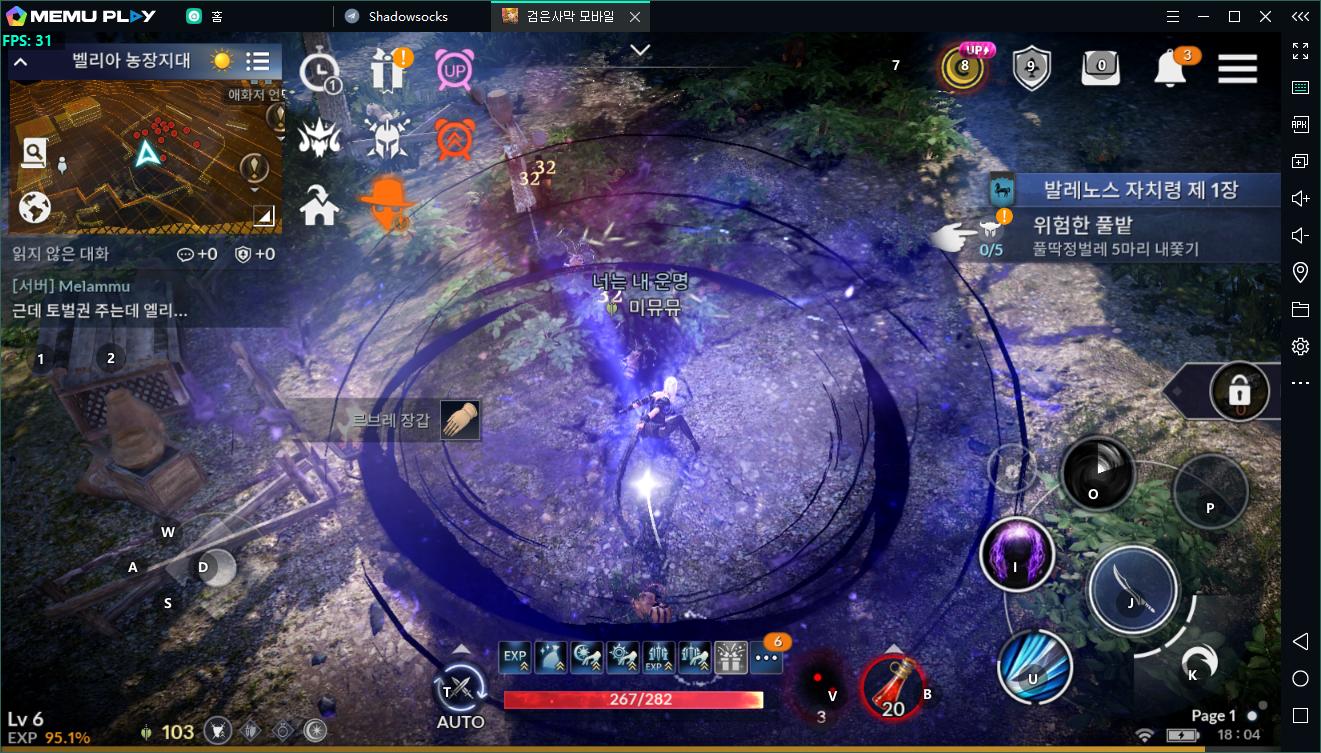
Task: Open the pink UP alarm clock icon
Action: (455, 70)
